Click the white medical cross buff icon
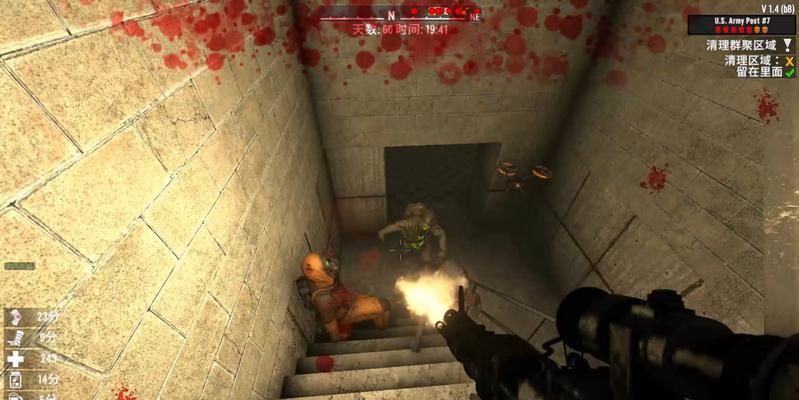 [x=15, y=359]
